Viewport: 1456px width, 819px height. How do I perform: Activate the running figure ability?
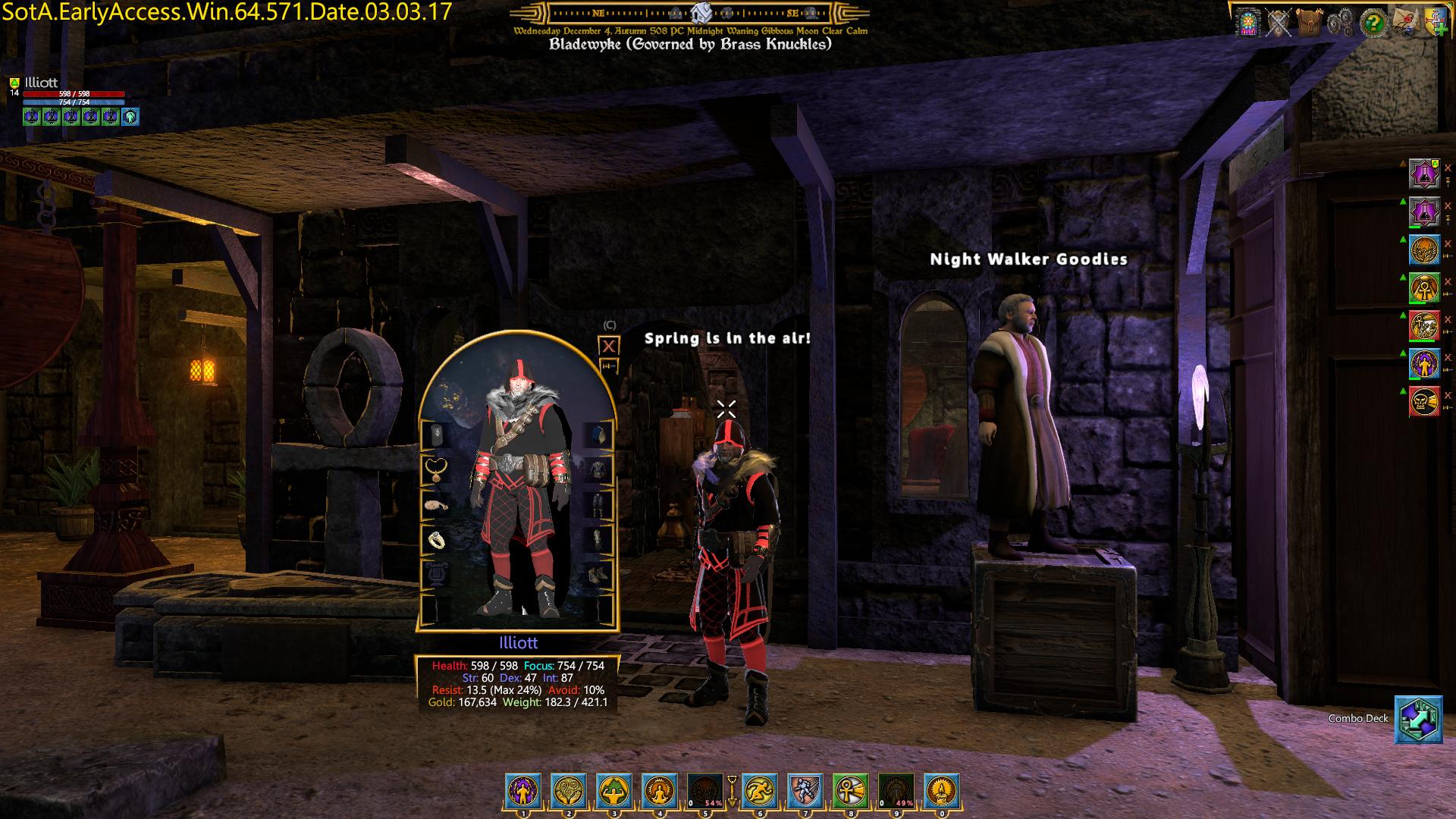point(759,791)
